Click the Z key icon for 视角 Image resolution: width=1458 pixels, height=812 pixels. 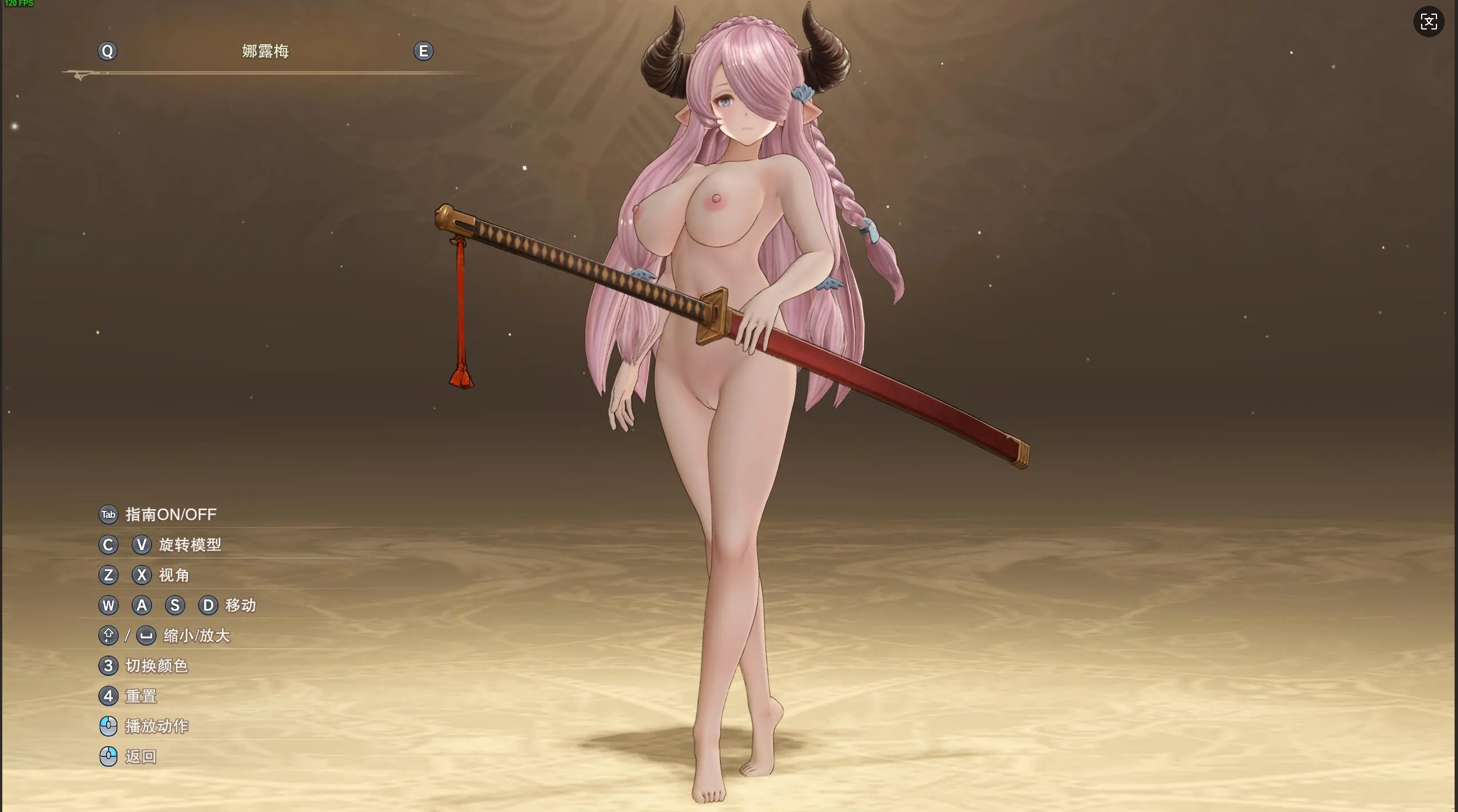pos(108,575)
